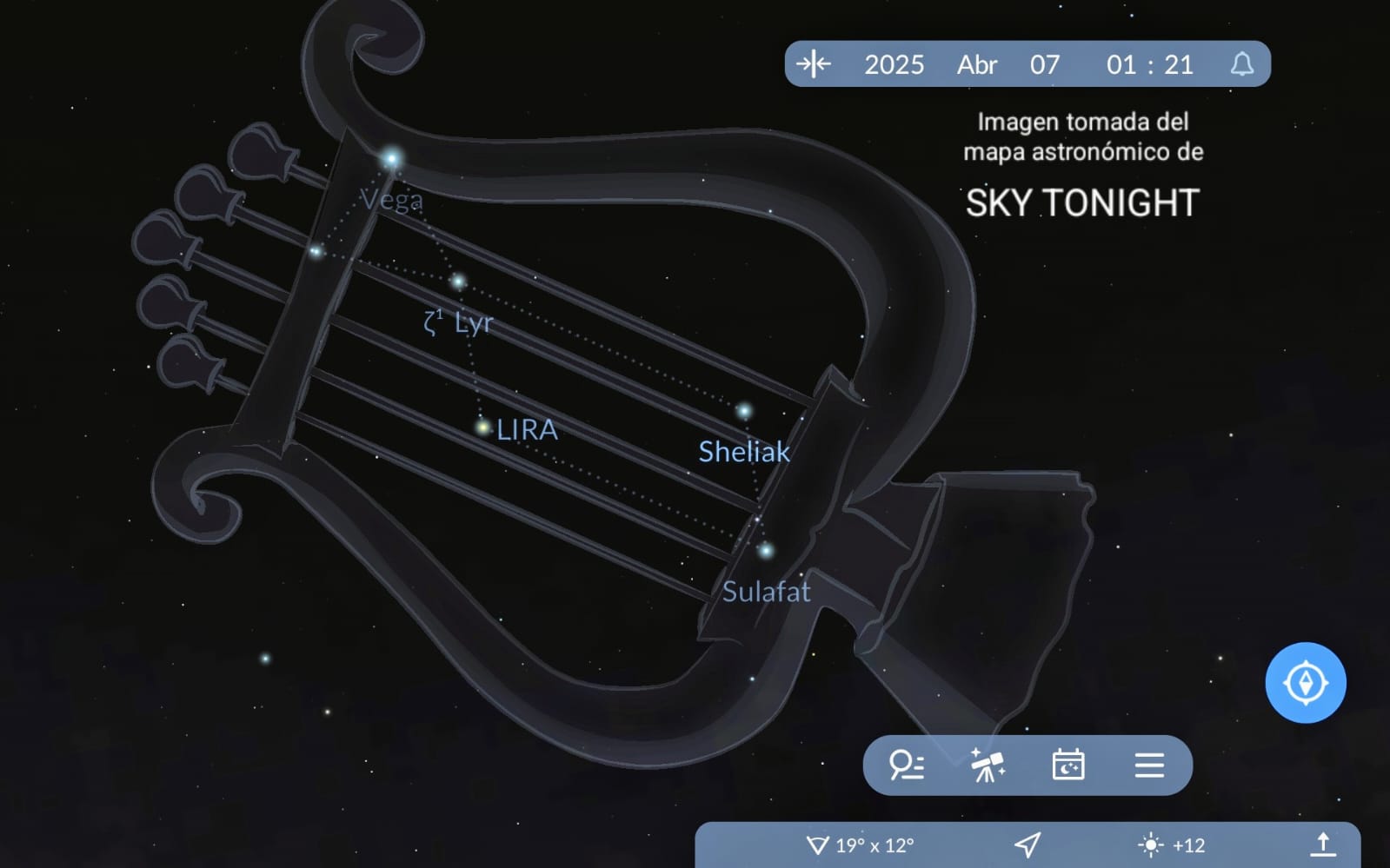Activate the location arrow icon
Viewport: 1390px width, 868px height.
coord(1027,845)
